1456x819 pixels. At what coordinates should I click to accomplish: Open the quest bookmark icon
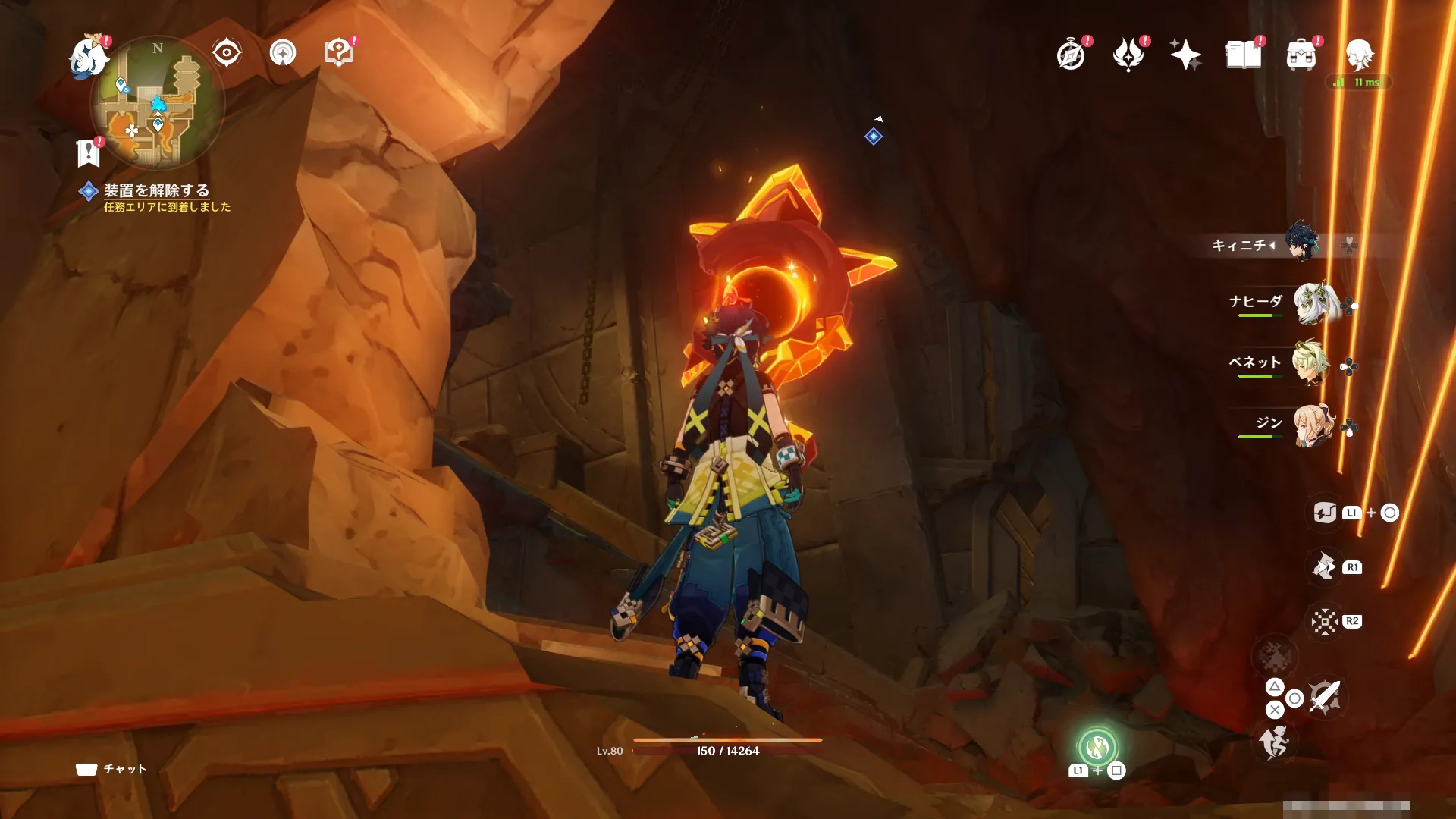[89, 152]
